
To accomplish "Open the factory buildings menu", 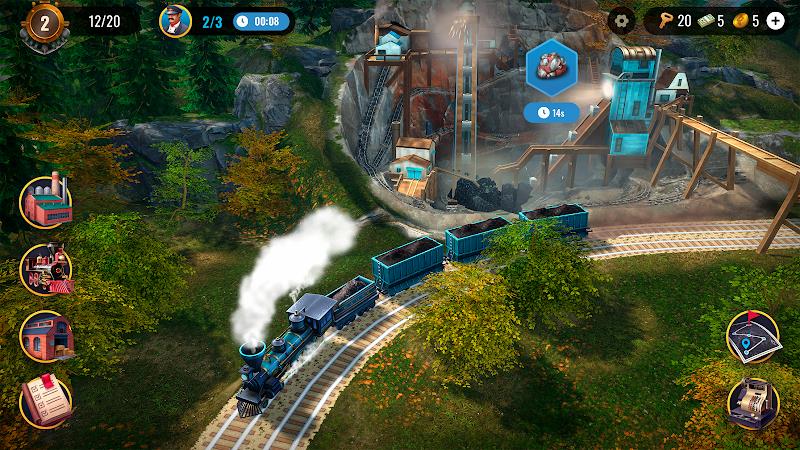I will tap(46, 202).
